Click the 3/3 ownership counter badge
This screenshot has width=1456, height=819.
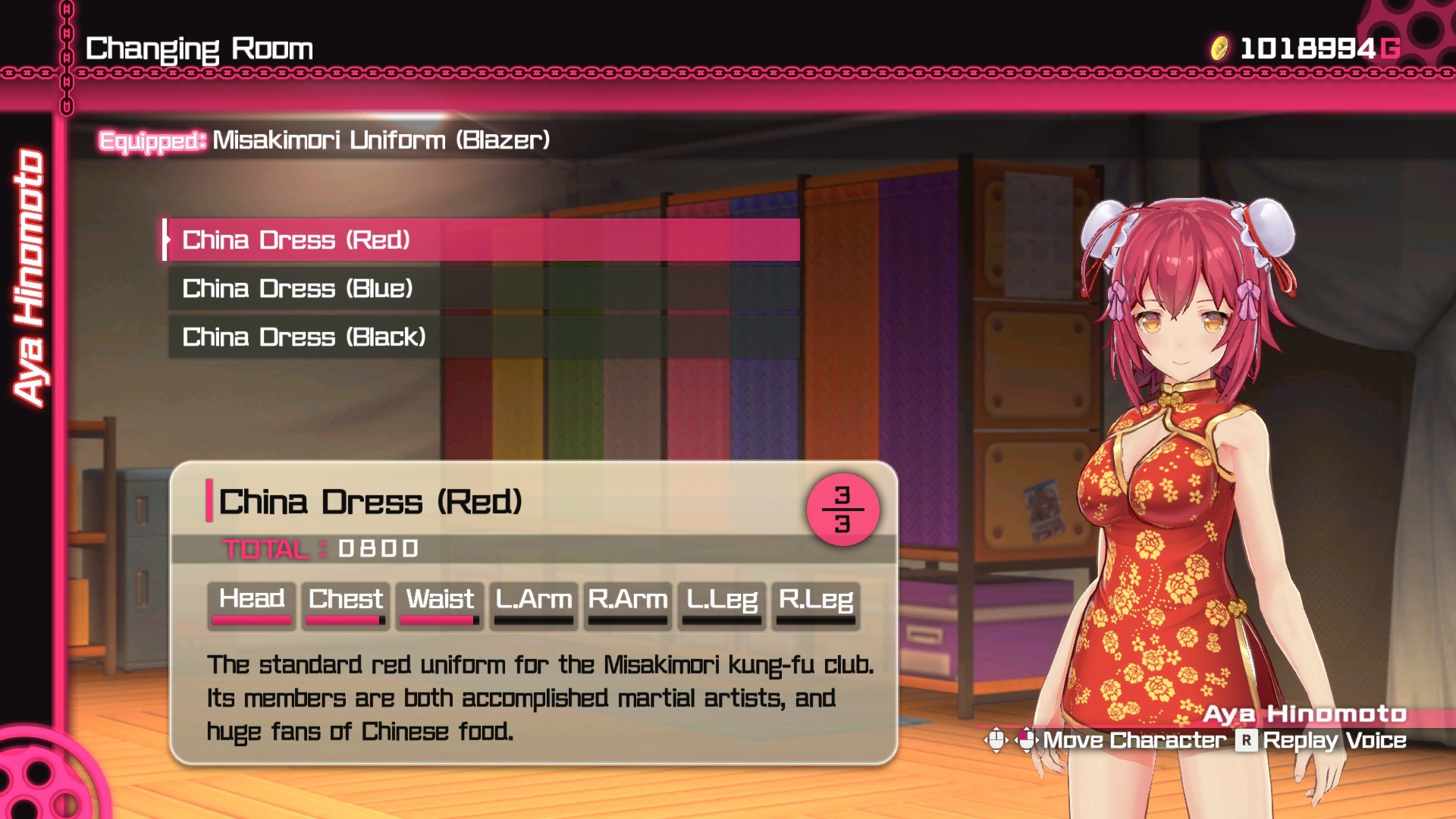point(843,510)
